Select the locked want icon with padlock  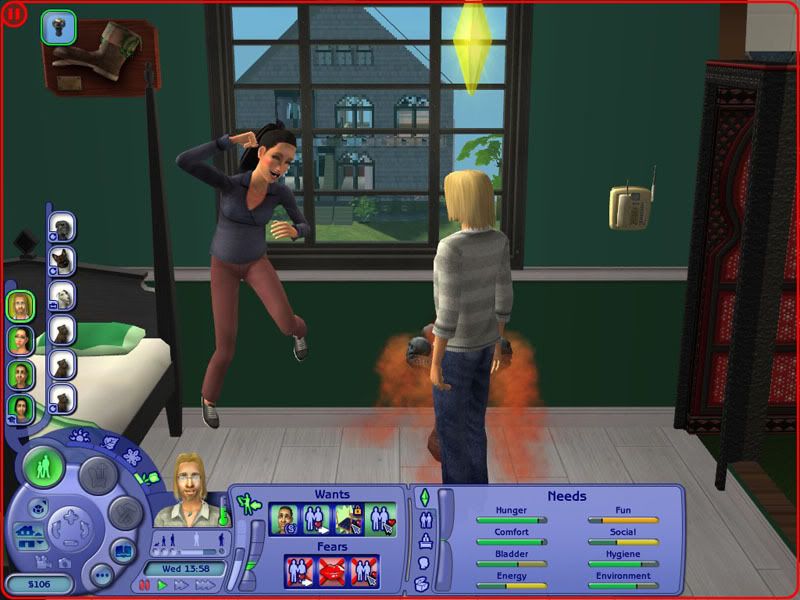(348, 520)
